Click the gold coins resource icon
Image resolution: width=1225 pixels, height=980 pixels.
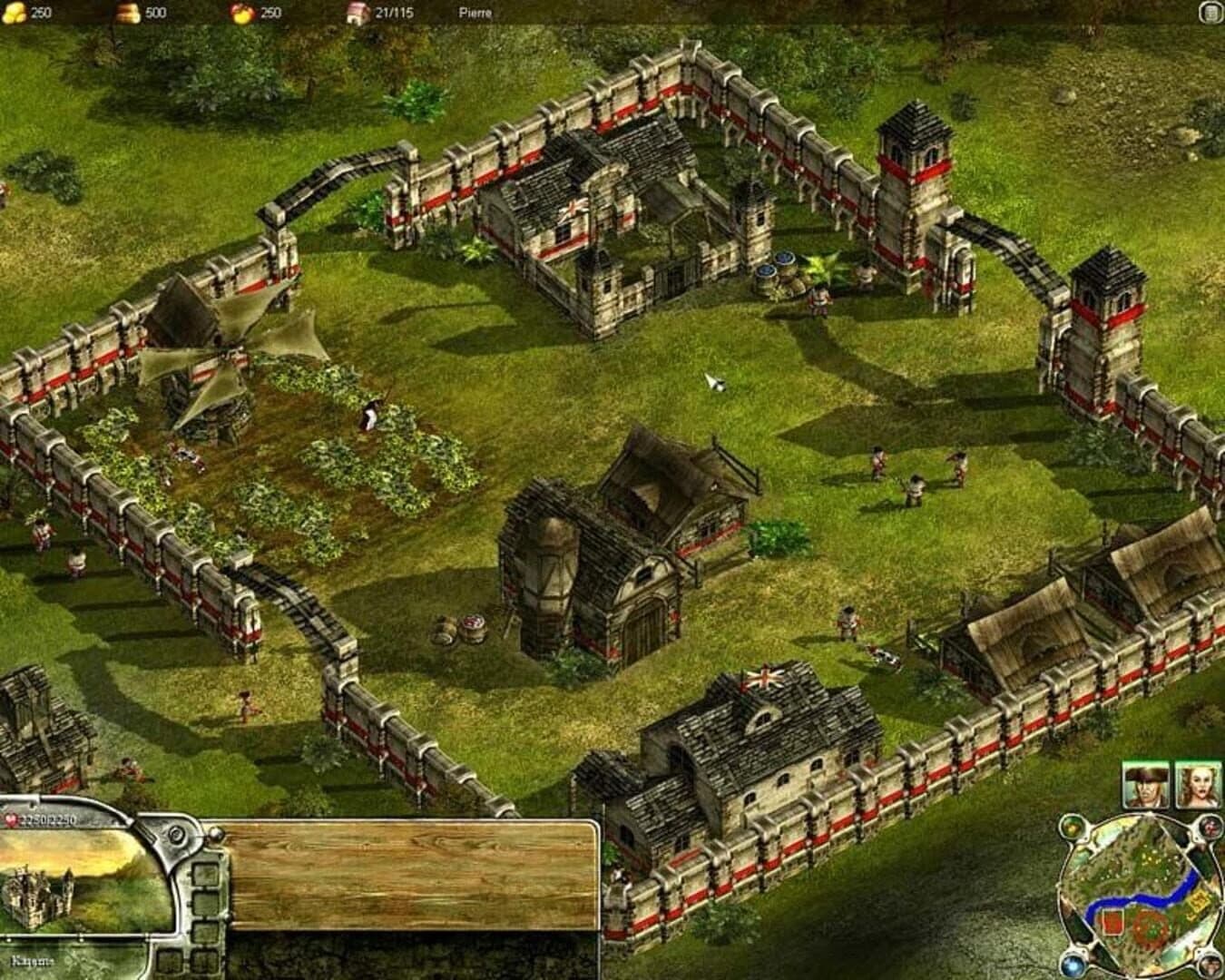pos(15,14)
